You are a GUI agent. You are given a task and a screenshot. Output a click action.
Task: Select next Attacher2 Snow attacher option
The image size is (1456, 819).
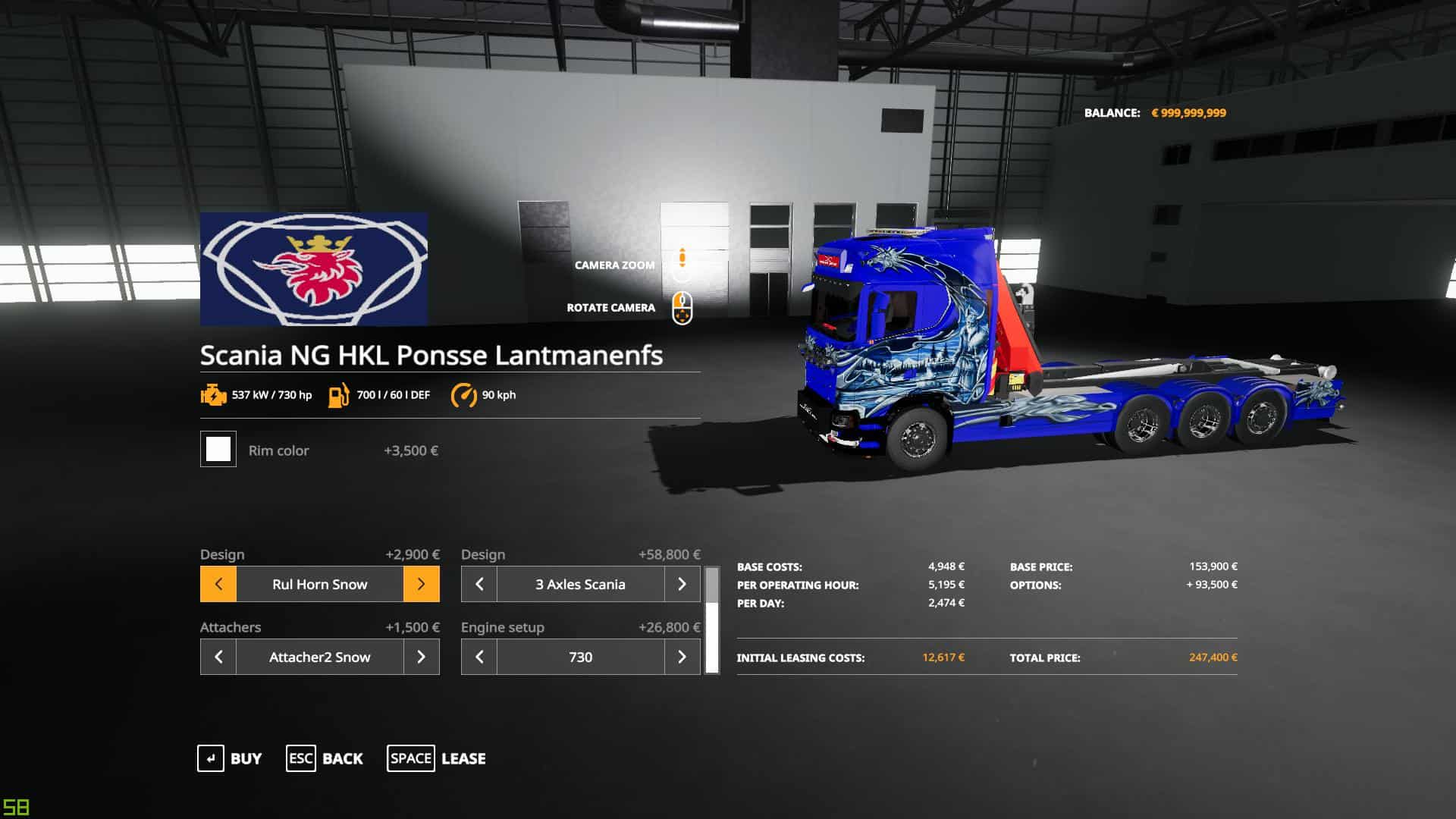(x=421, y=657)
